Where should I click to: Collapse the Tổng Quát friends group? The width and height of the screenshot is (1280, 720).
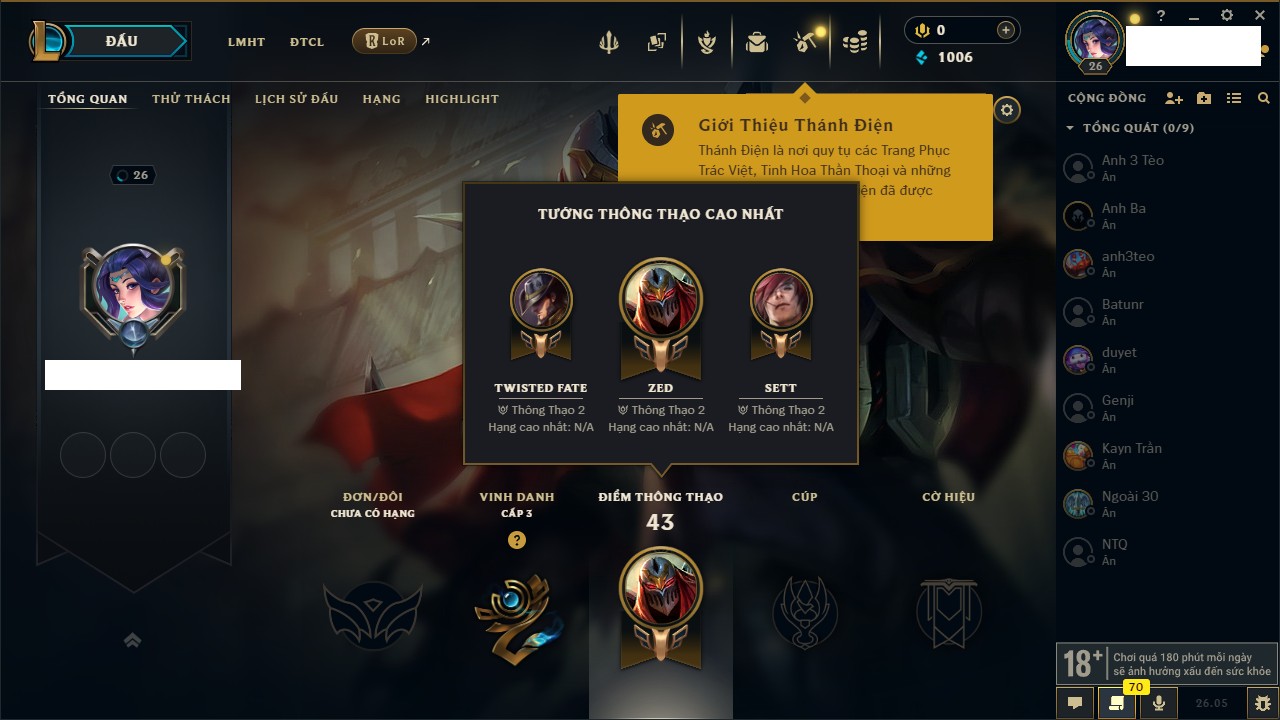point(1070,128)
